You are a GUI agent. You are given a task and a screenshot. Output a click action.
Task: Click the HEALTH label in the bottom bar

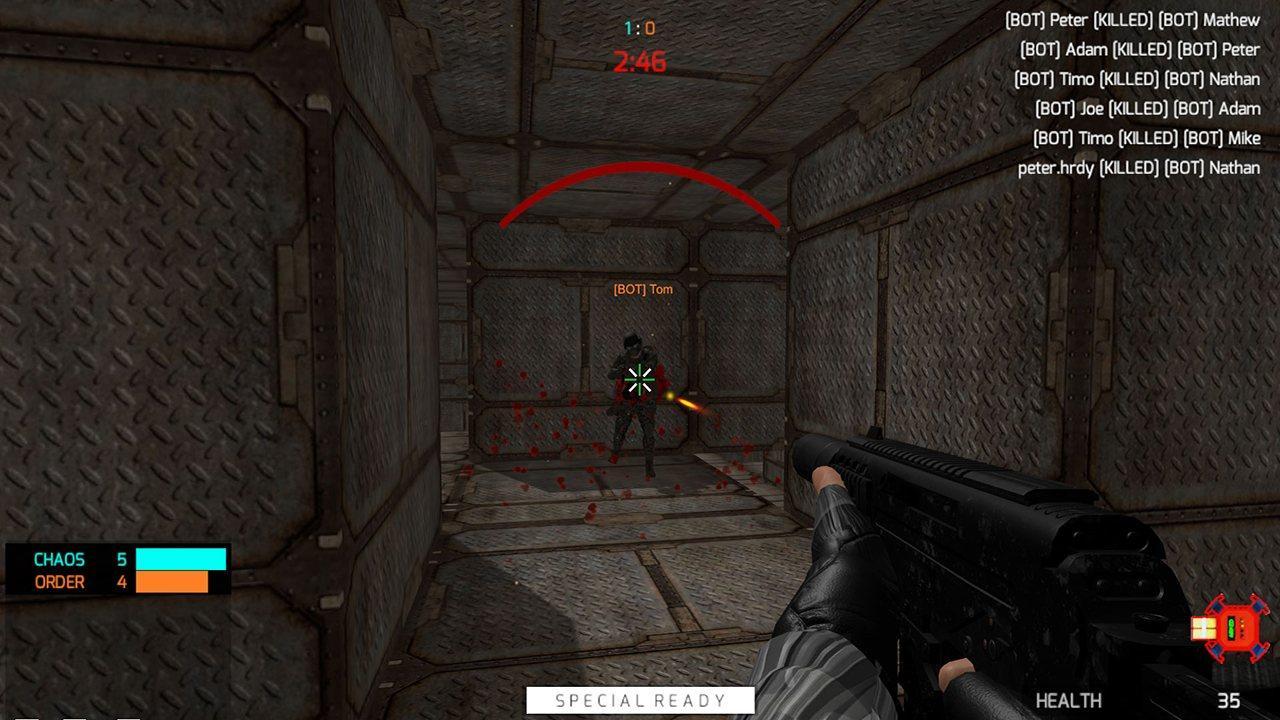1067,702
